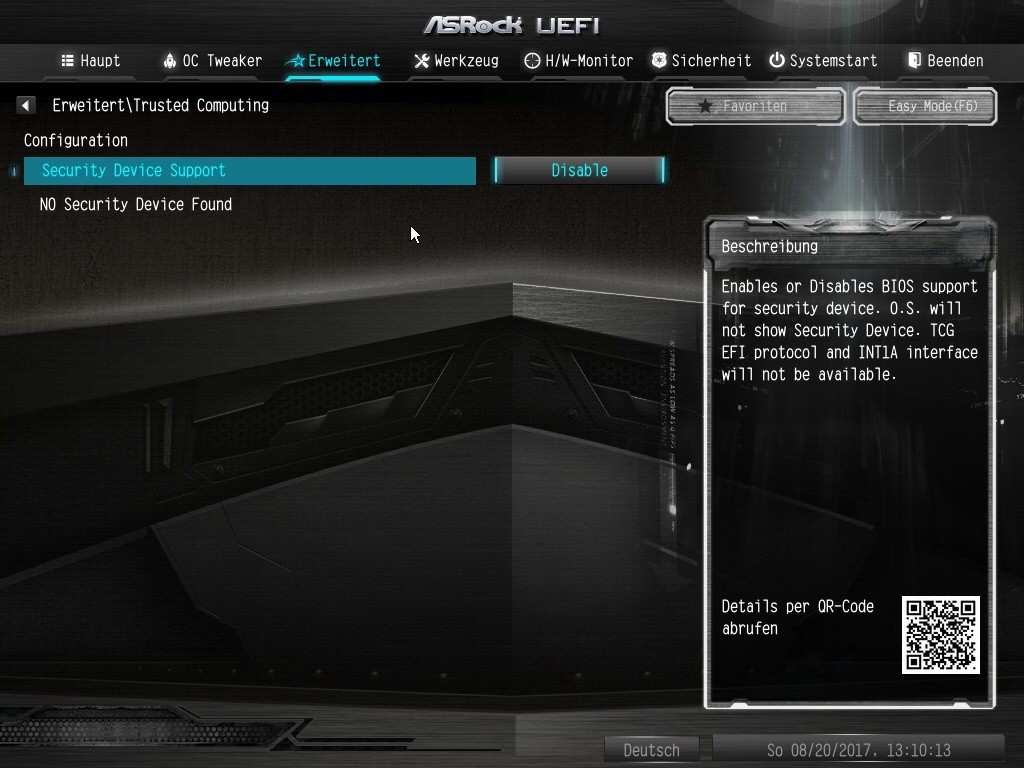Open the Favoriten list
This screenshot has width=1024, height=768.
tap(755, 106)
